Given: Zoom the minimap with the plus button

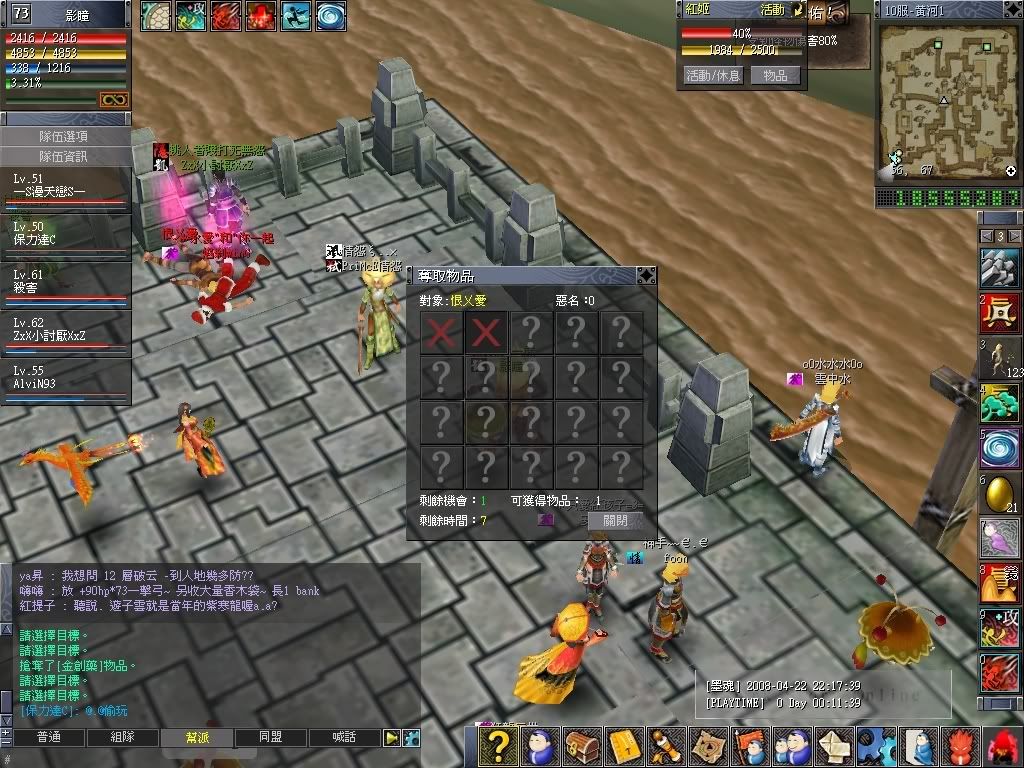Looking at the screenshot, I should 1010,171.
